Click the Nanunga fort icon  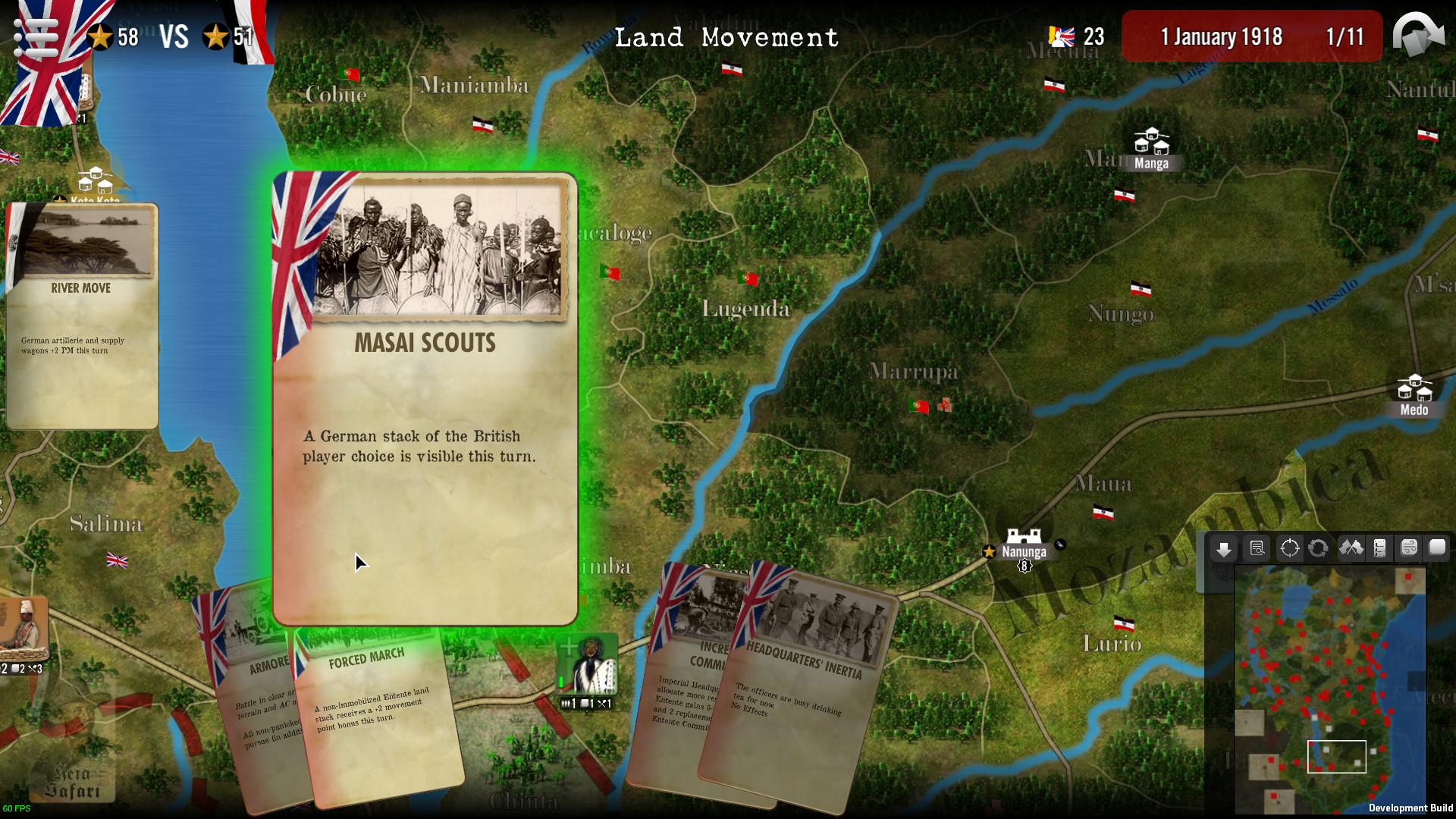tap(1025, 535)
